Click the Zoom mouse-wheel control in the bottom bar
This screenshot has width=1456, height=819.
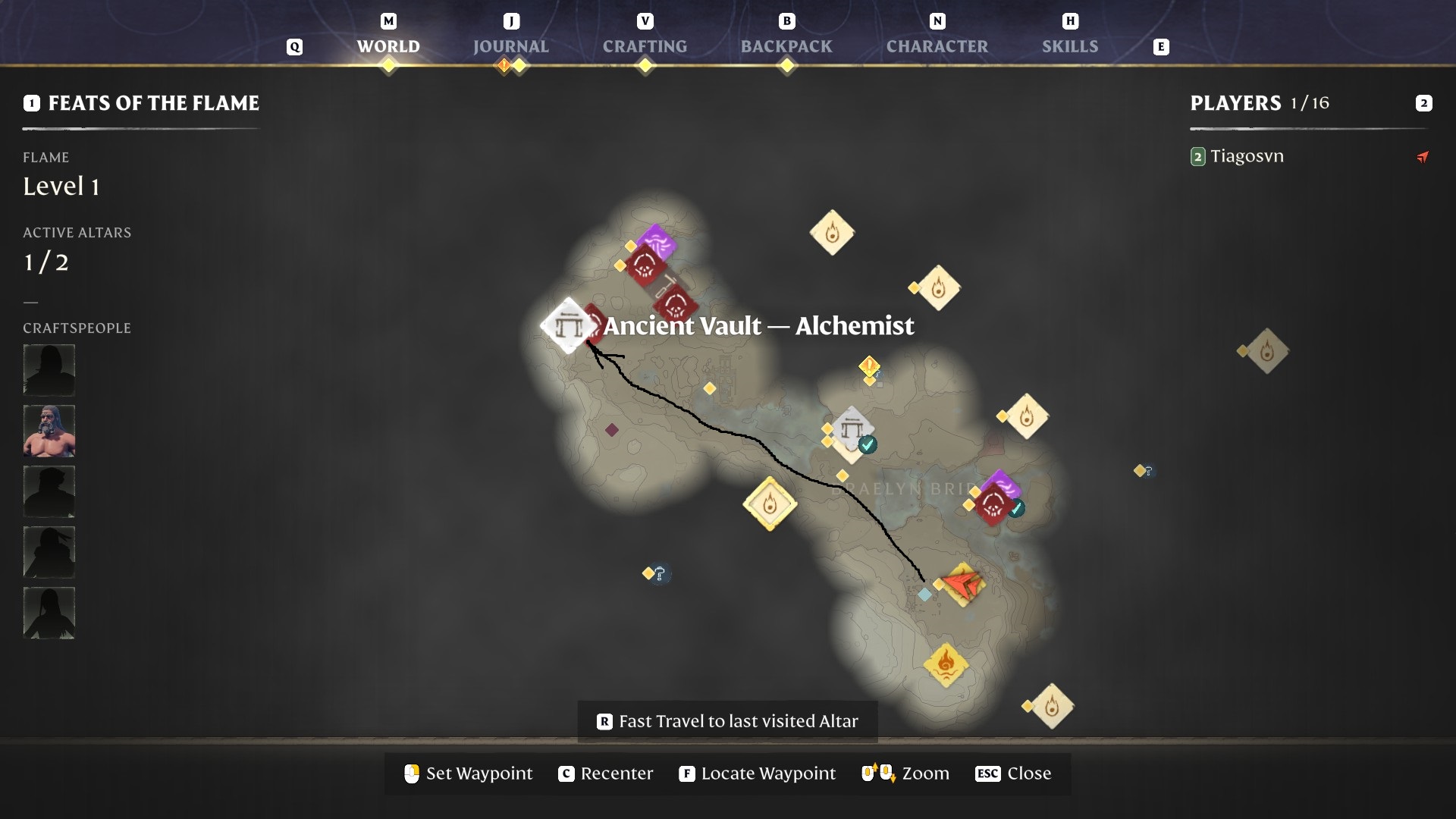876,773
